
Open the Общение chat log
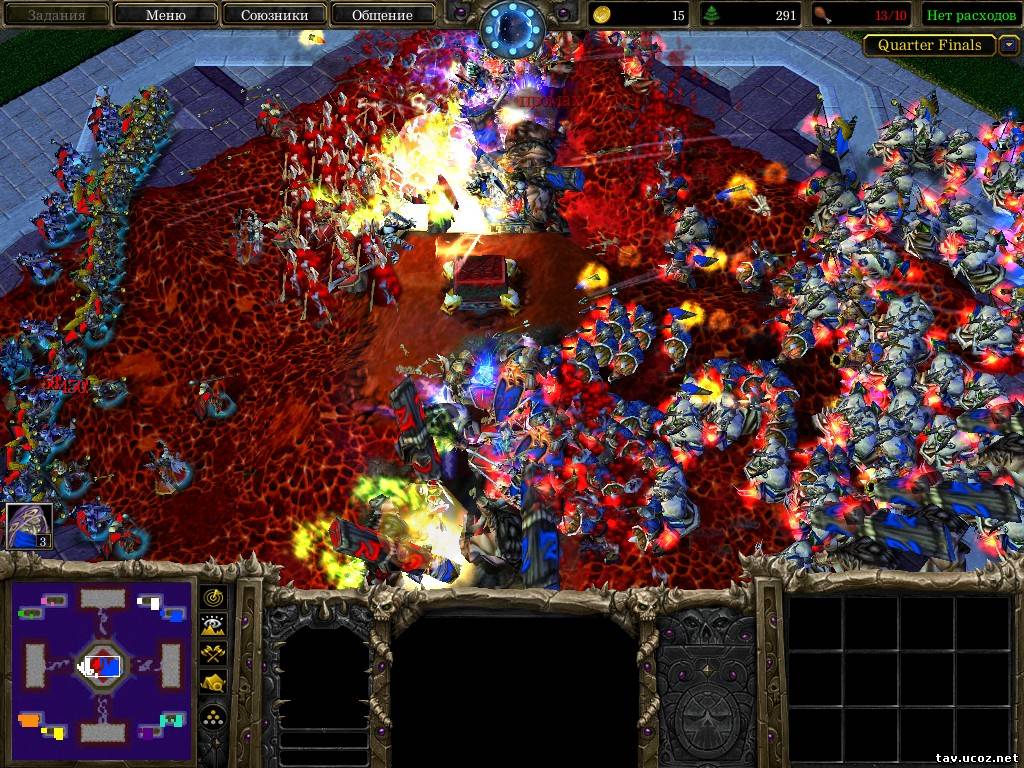(x=382, y=15)
